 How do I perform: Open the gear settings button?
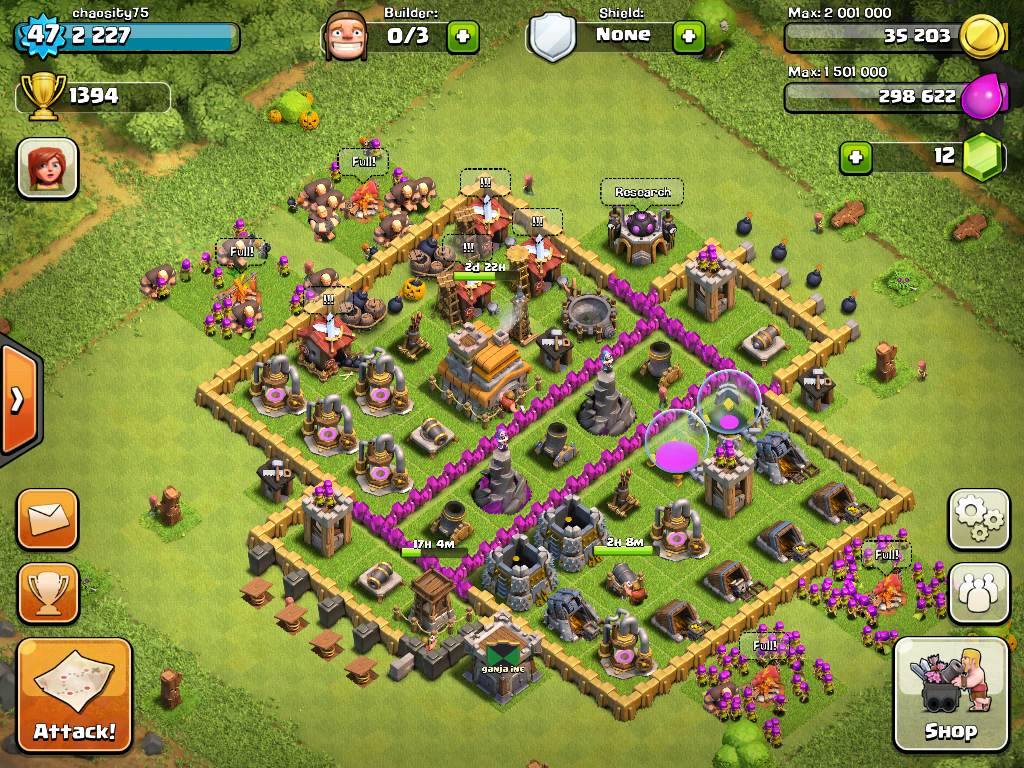pos(979,519)
